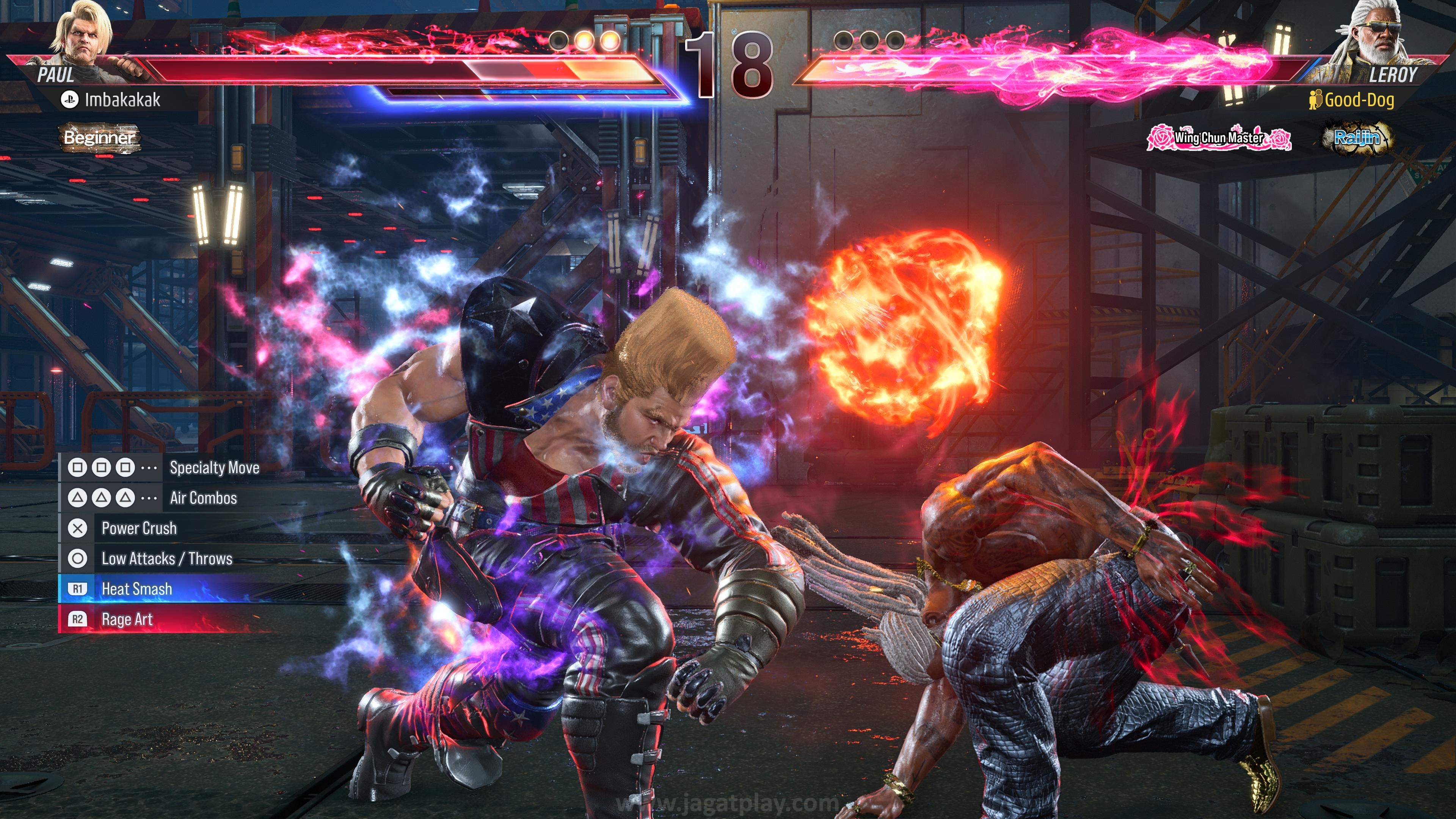Activate the Heat Smash row
Image resolution: width=1456 pixels, height=819 pixels.
[137, 589]
